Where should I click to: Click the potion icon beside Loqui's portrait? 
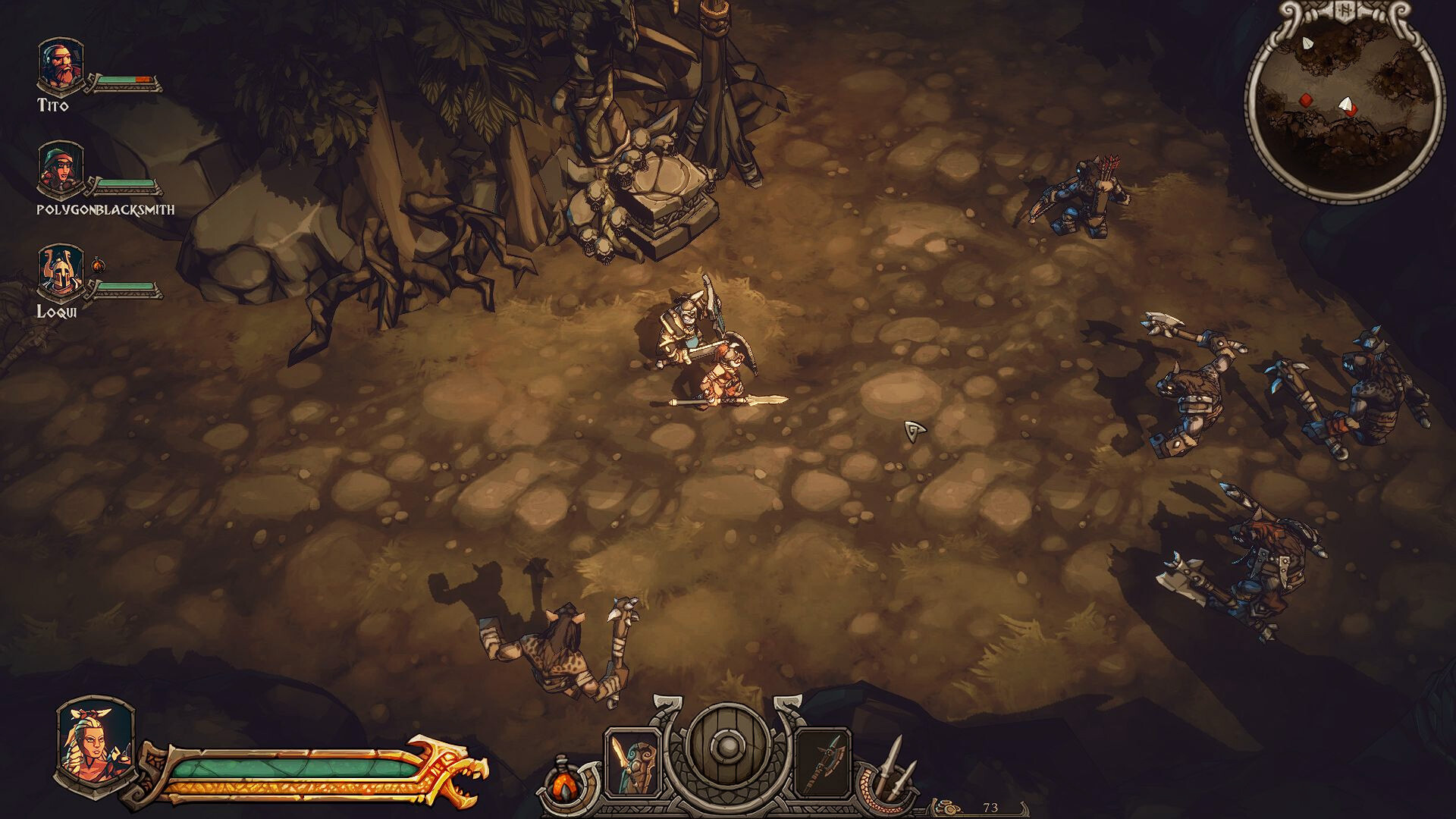coord(97,265)
